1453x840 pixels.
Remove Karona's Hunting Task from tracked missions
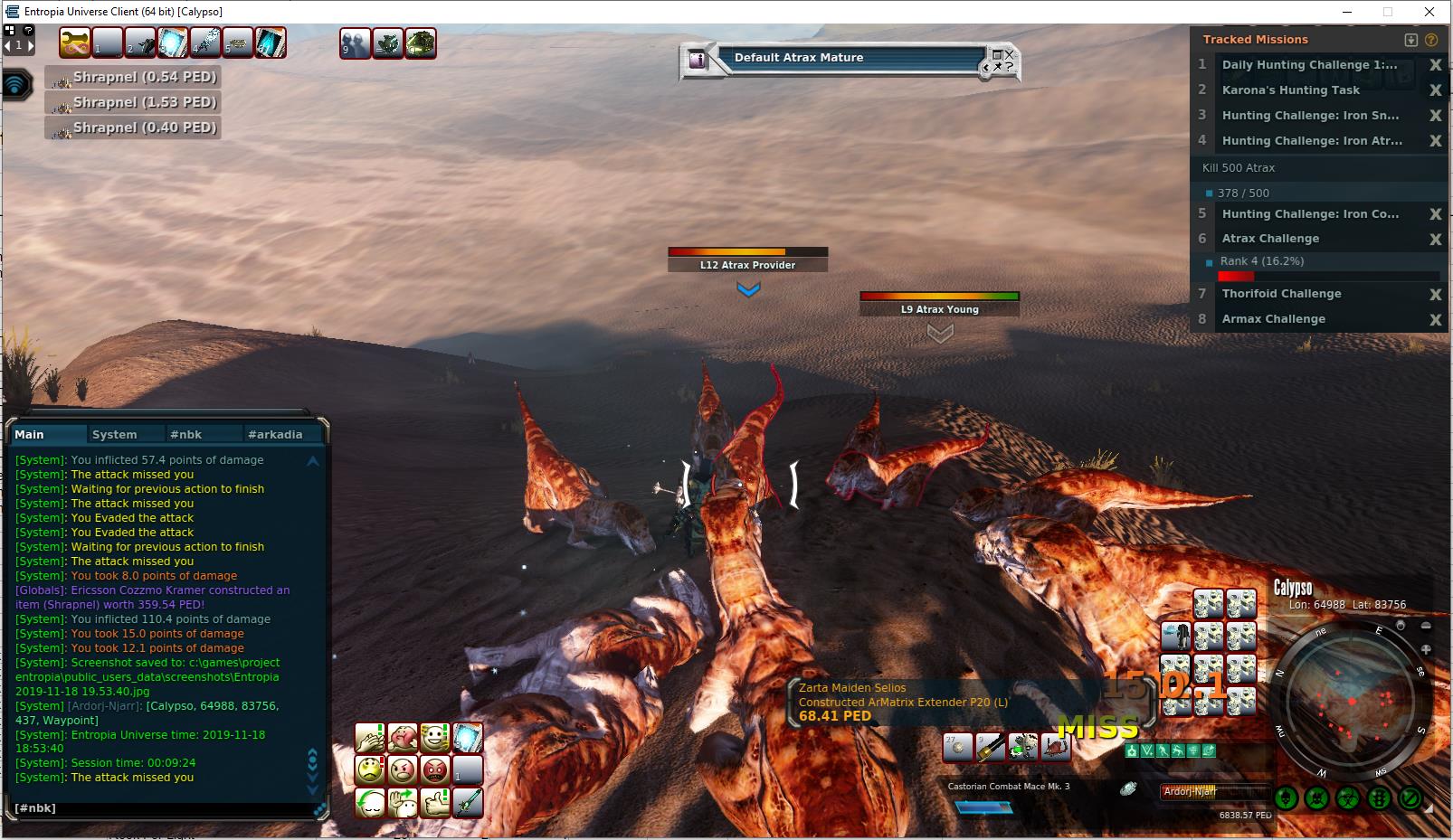[x=1435, y=90]
